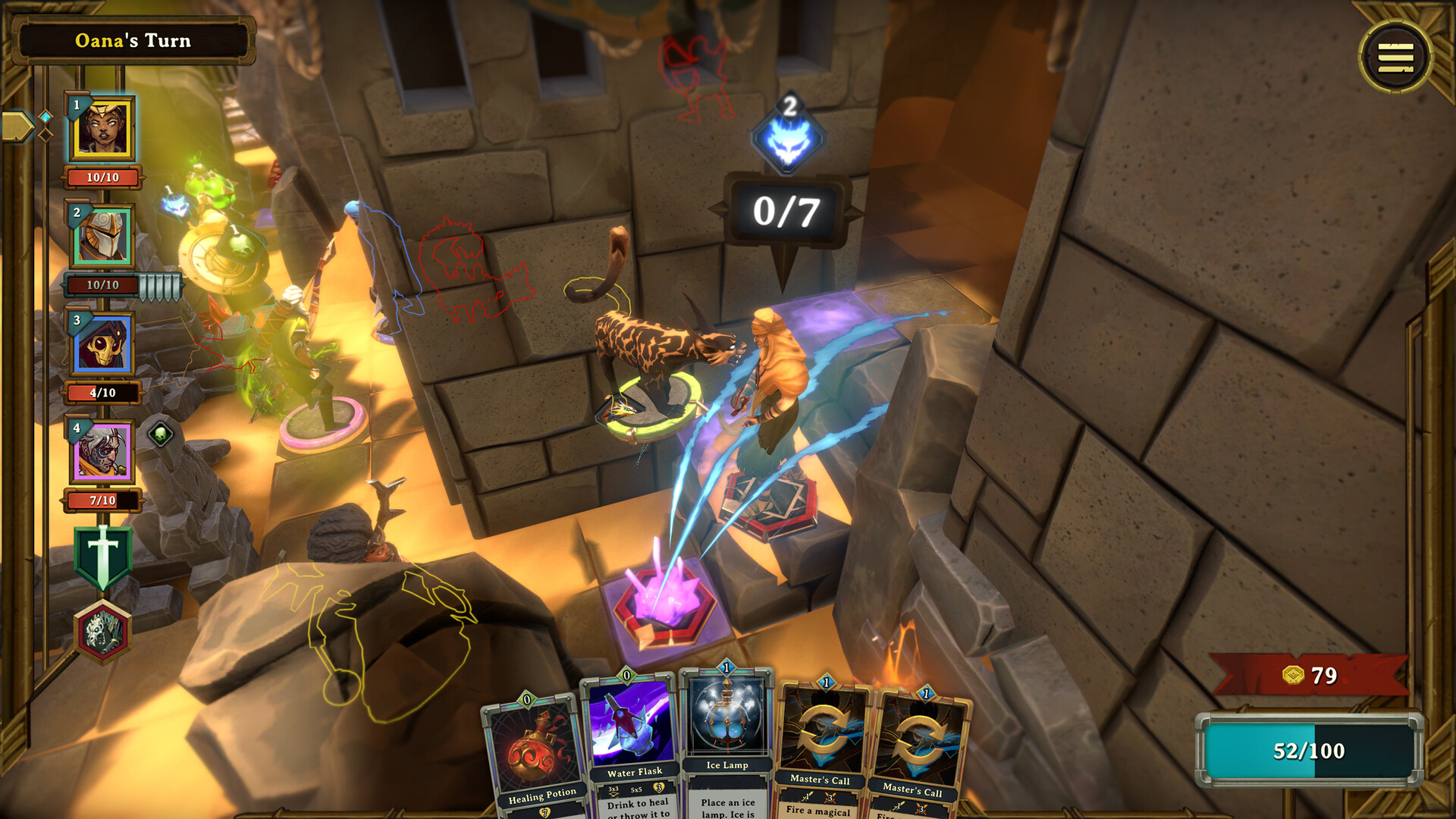This screenshot has height=819, width=1456.
Task: Select the helmeted knight portrait
Action: coord(102,236)
